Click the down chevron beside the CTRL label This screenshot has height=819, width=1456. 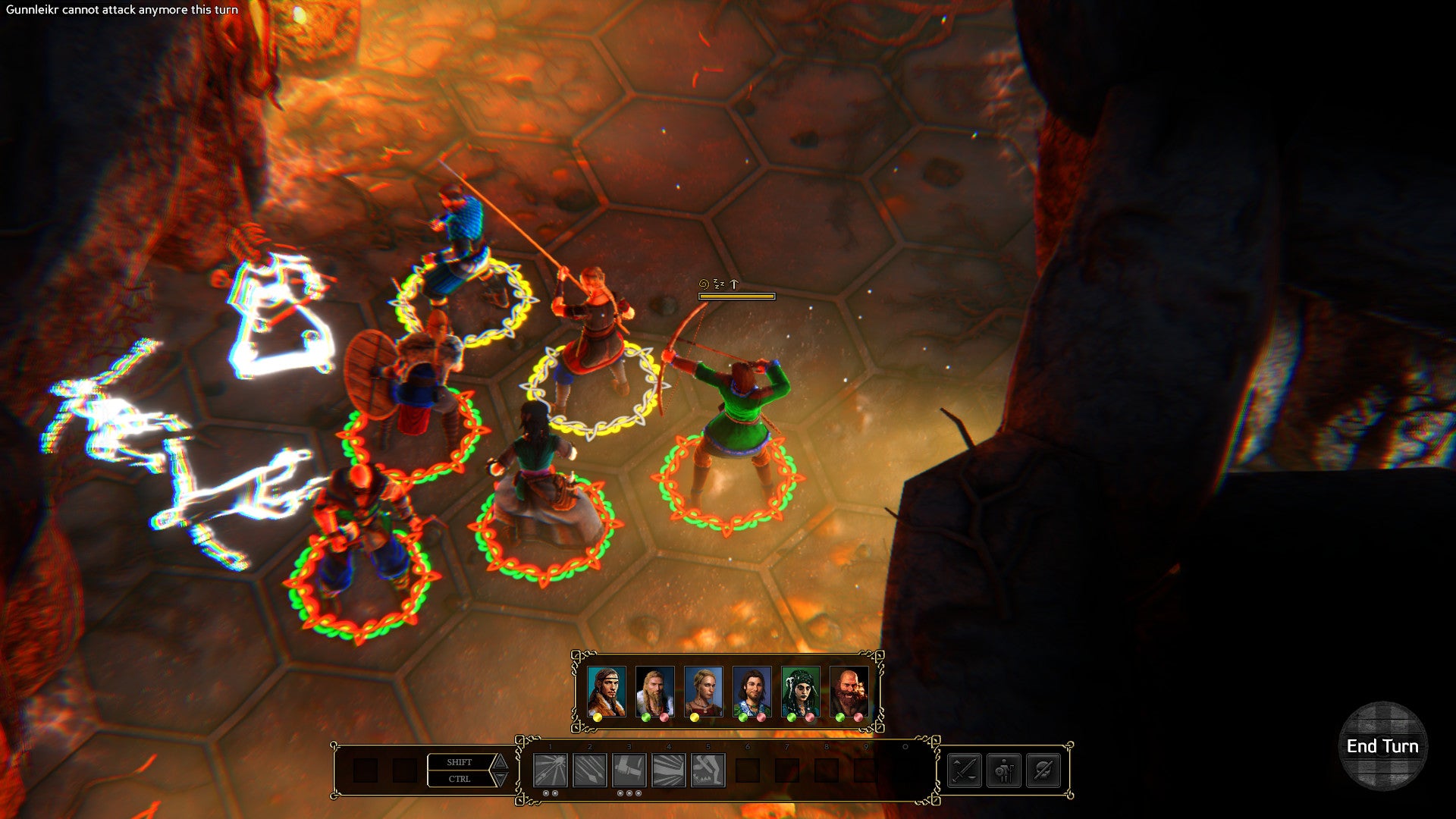pyautogui.click(x=500, y=780)
